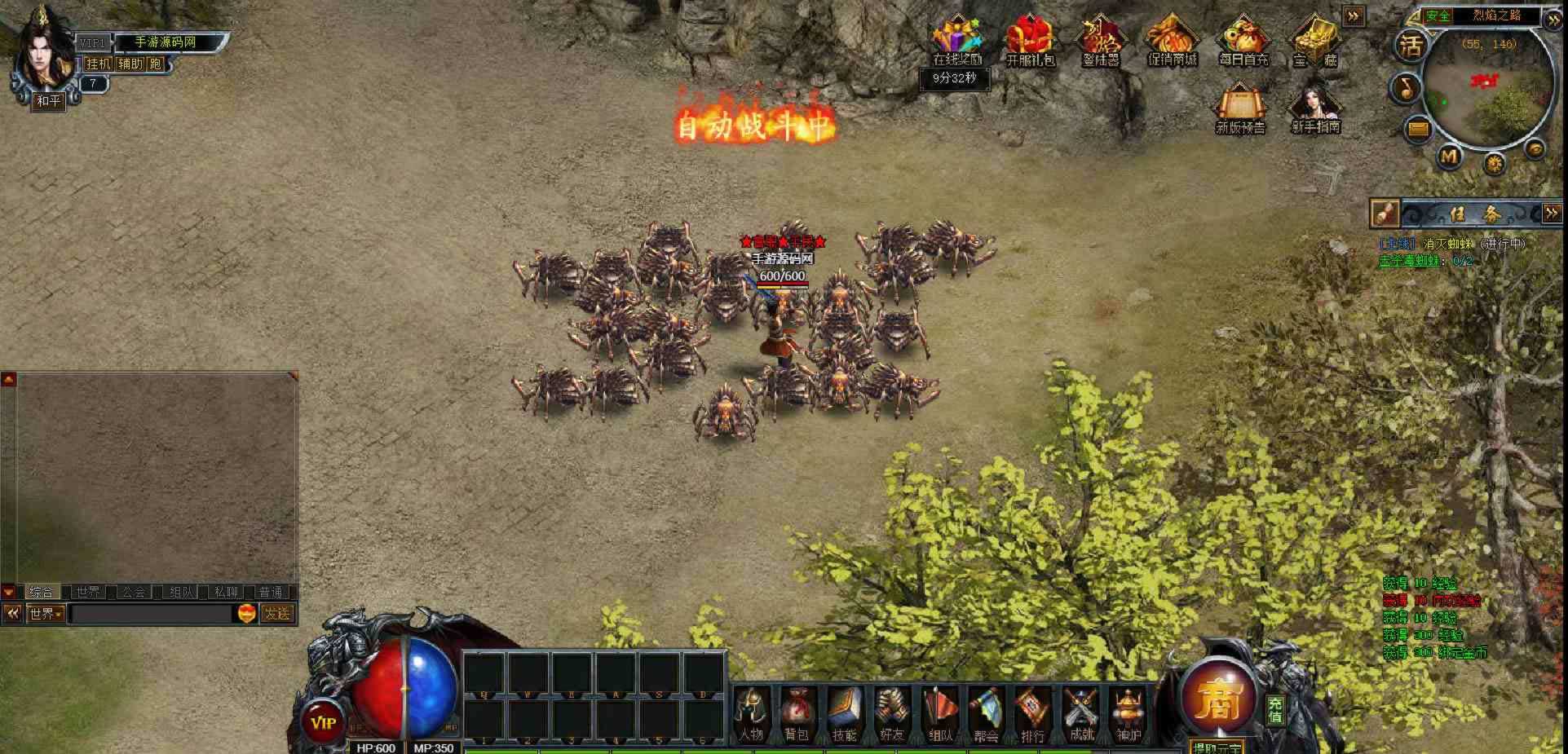This screenshot has width=1568, height=754.
Task: Toggle the 挂机 auto-battle button
Action: point(99,64)
